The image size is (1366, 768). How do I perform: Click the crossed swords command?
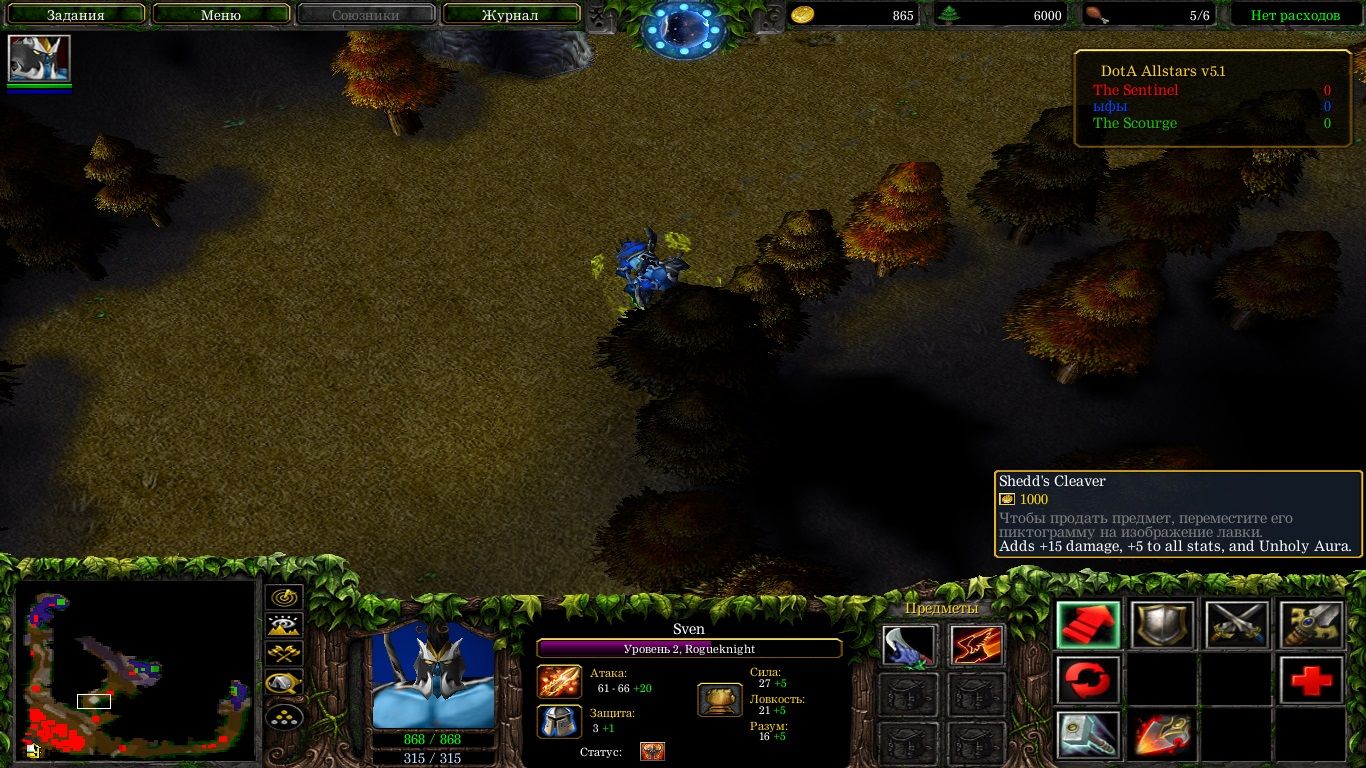pyautogui.click(x=1237, y=626)
